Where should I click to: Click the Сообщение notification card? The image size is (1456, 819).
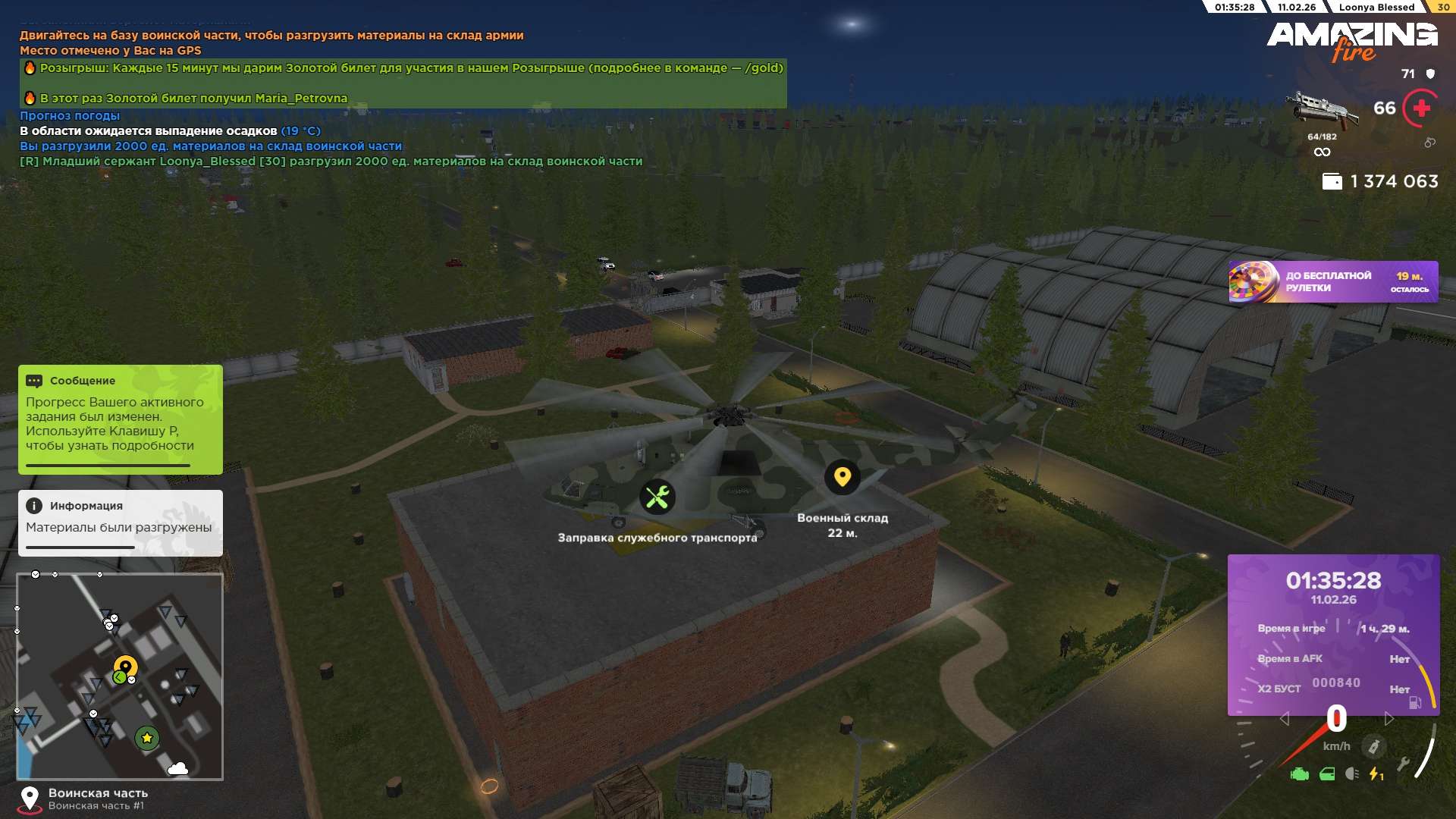coord(120,419)
